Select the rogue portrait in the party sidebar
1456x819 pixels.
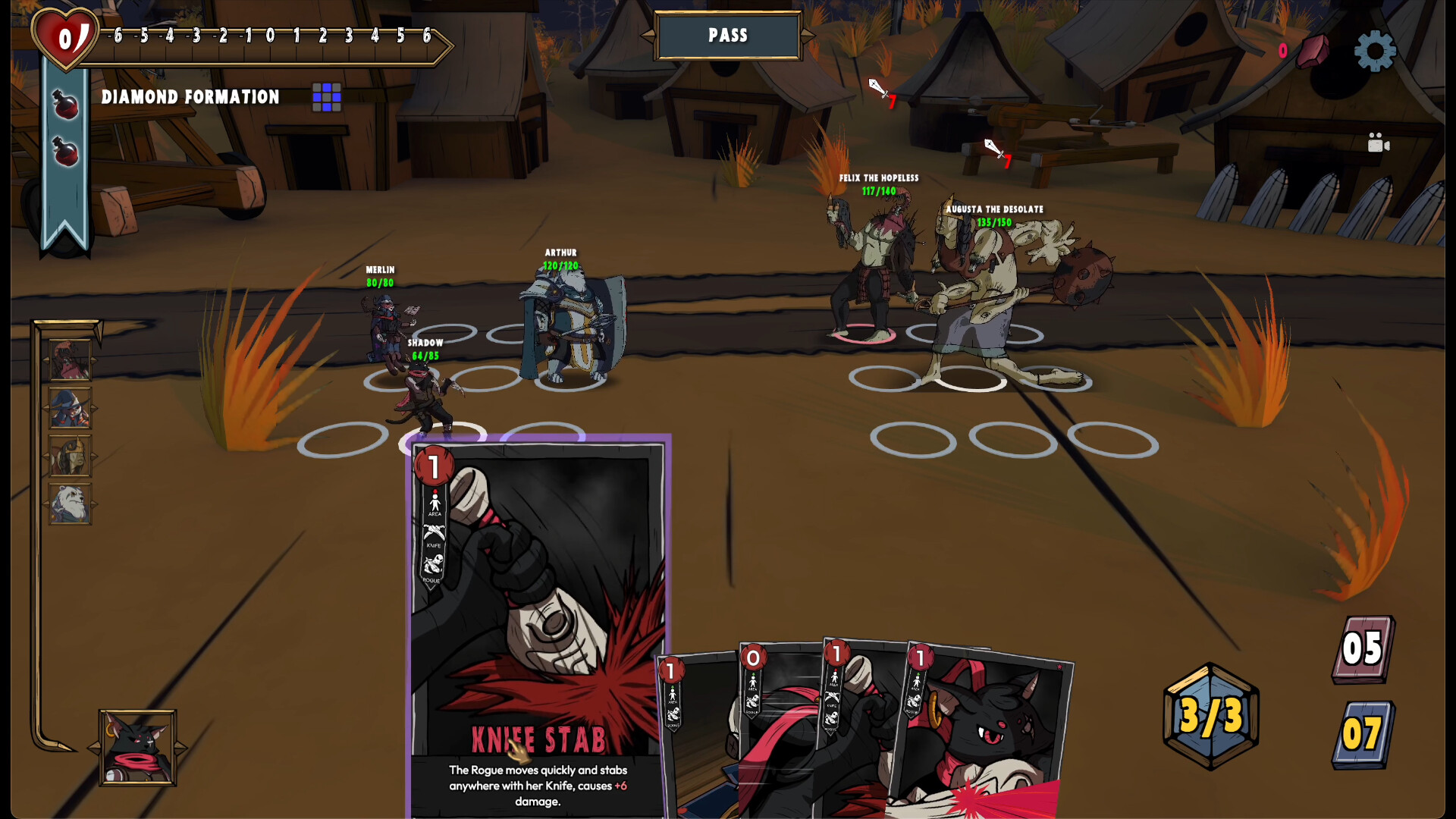click(x=68, y=360)
